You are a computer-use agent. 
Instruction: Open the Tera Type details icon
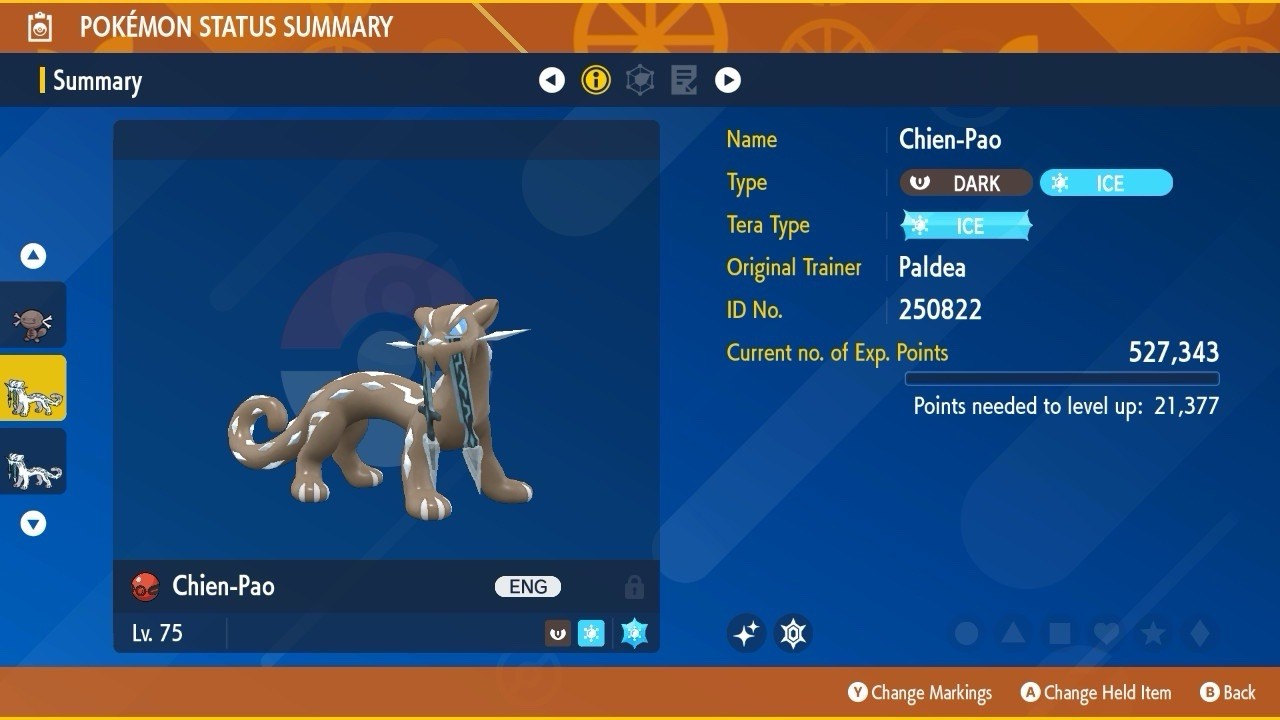point(639,80)
